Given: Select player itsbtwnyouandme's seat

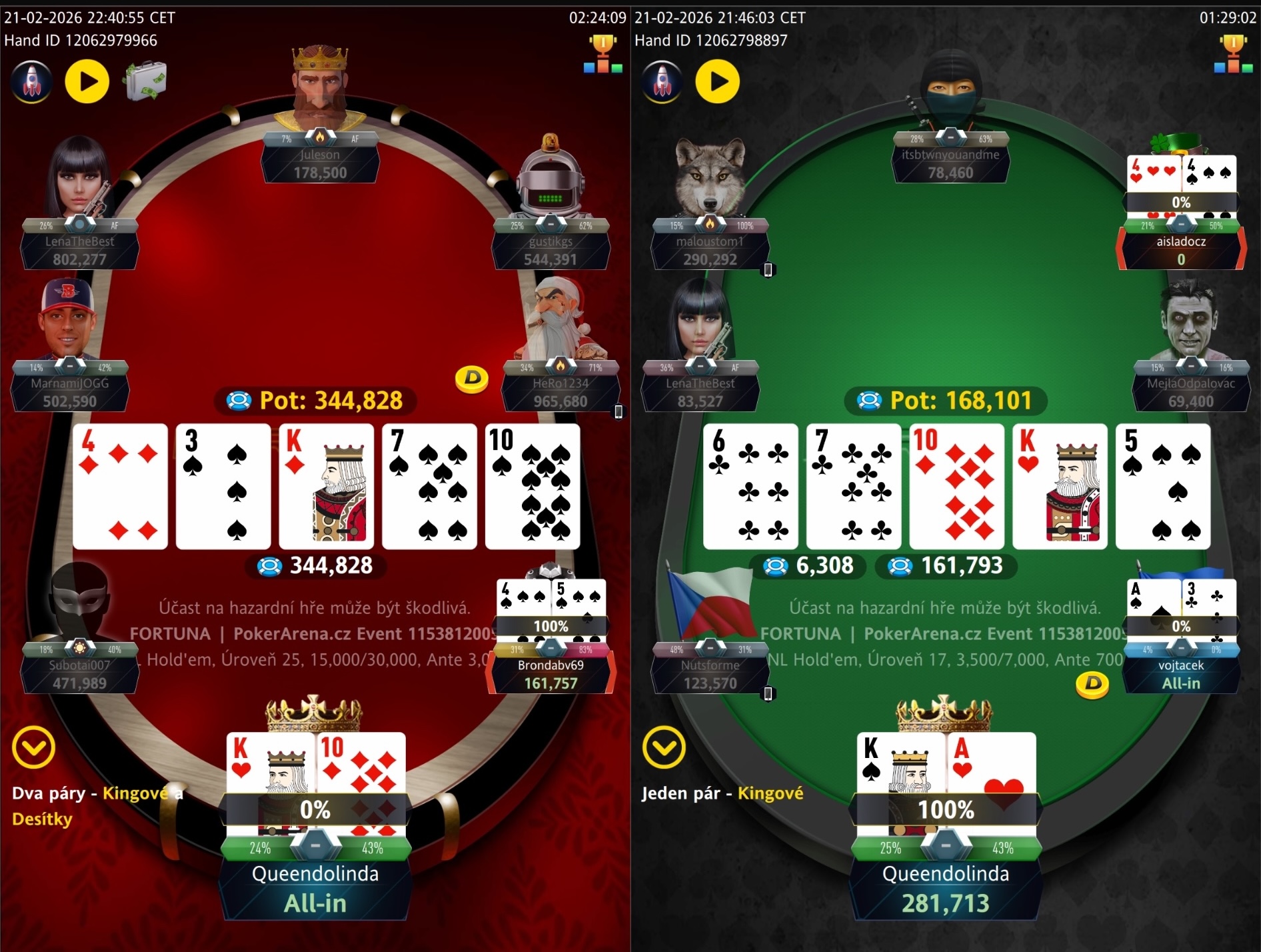Looking at the screenshot, I should (x=950, y=163).
